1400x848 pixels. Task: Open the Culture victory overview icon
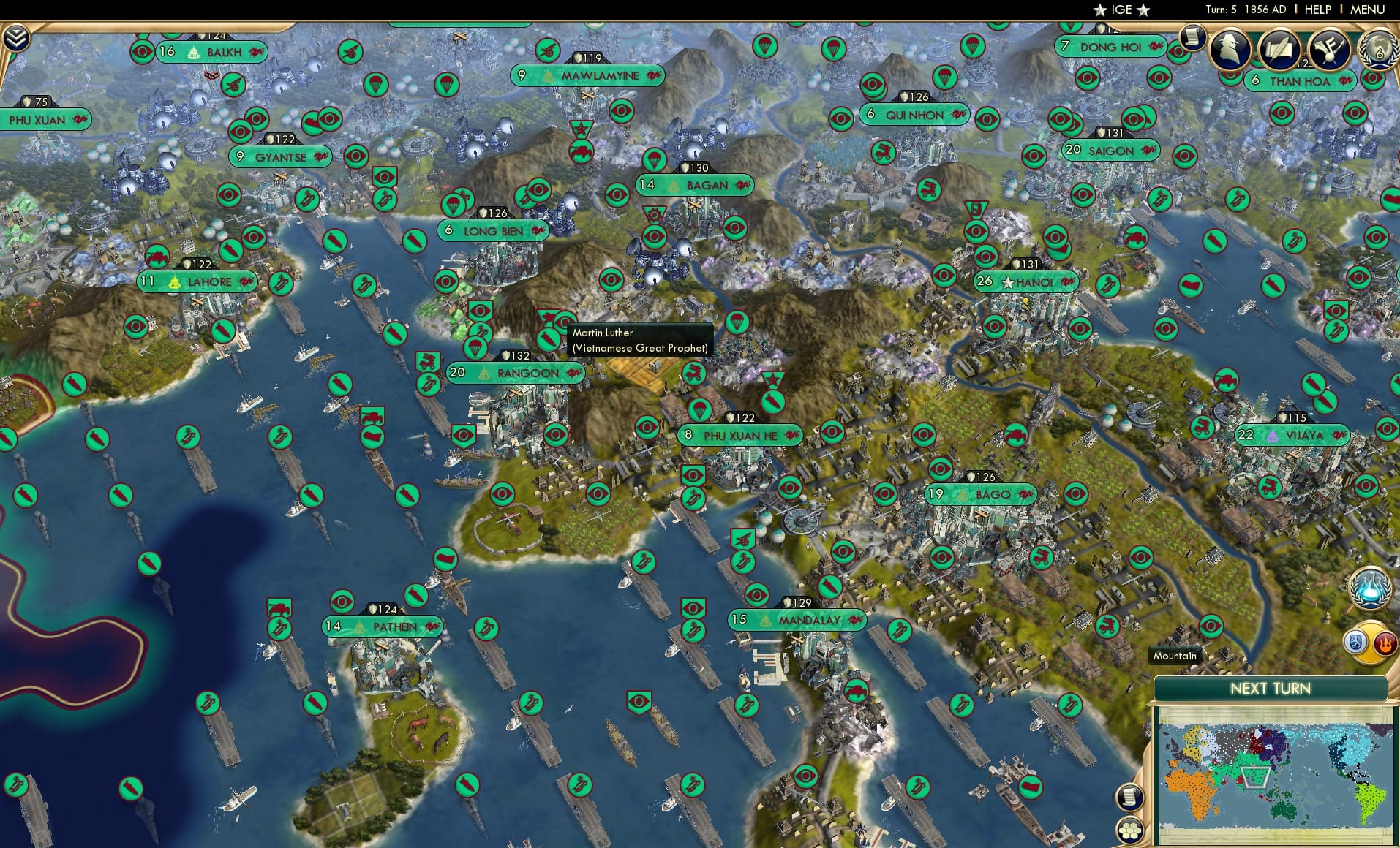1328,48
